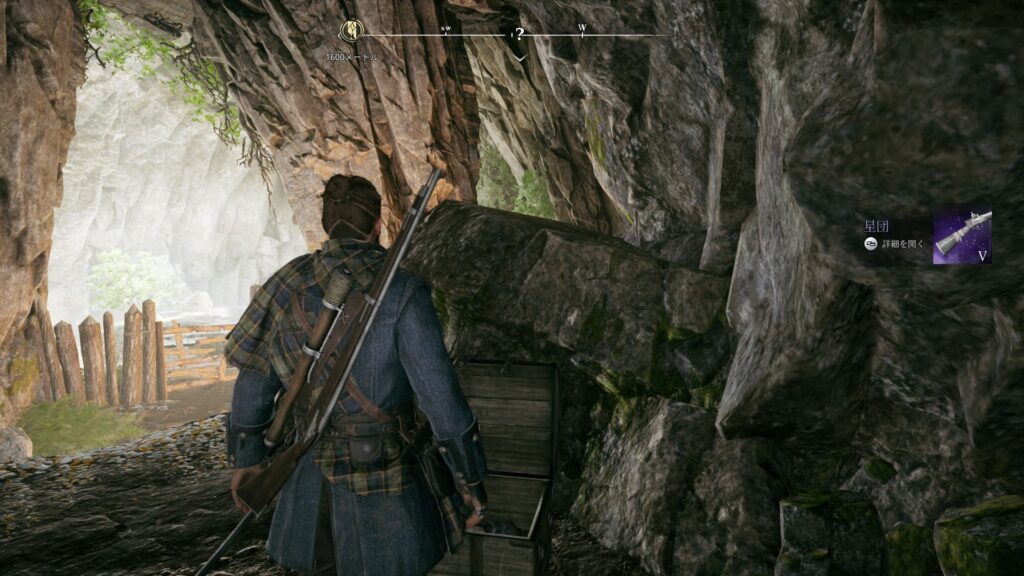Select the 星団 rifle item thumbnail
Image resolution: width=1024 pixels, height=576 pixels.
pyautogui.click(x=962, y=236)
